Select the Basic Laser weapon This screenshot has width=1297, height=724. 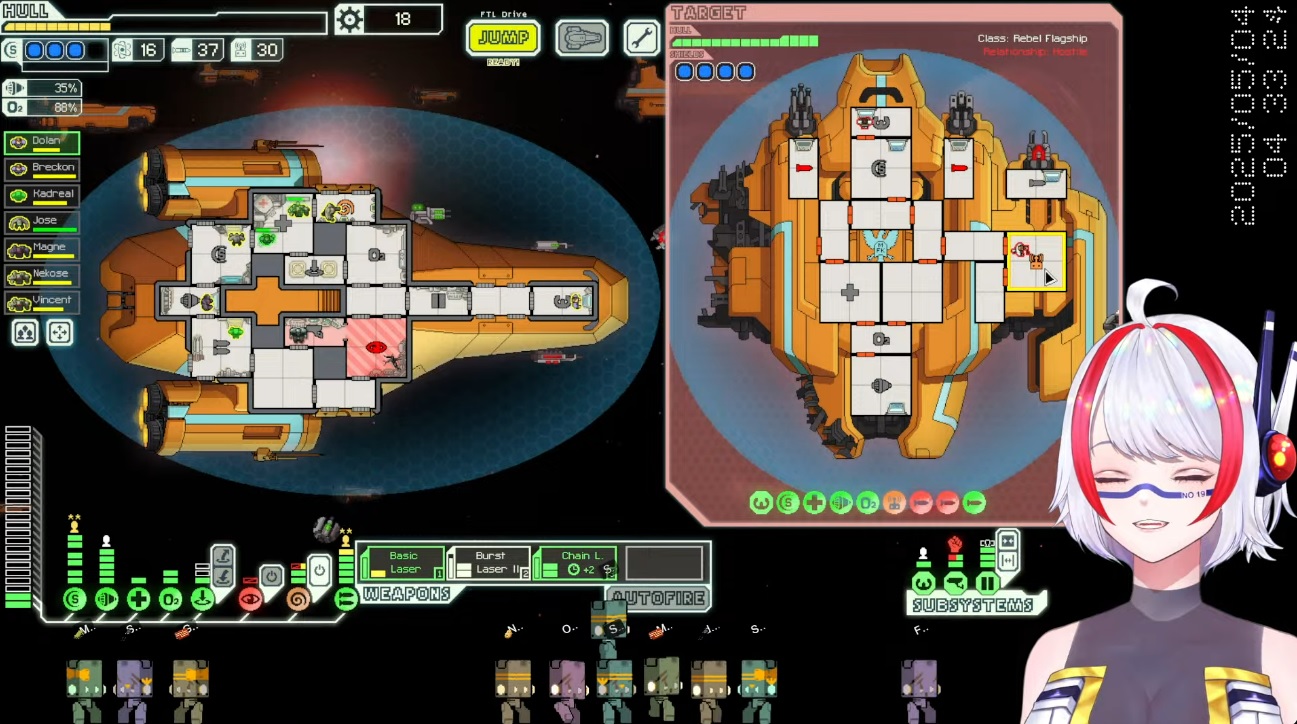click(x=402, y=563)
